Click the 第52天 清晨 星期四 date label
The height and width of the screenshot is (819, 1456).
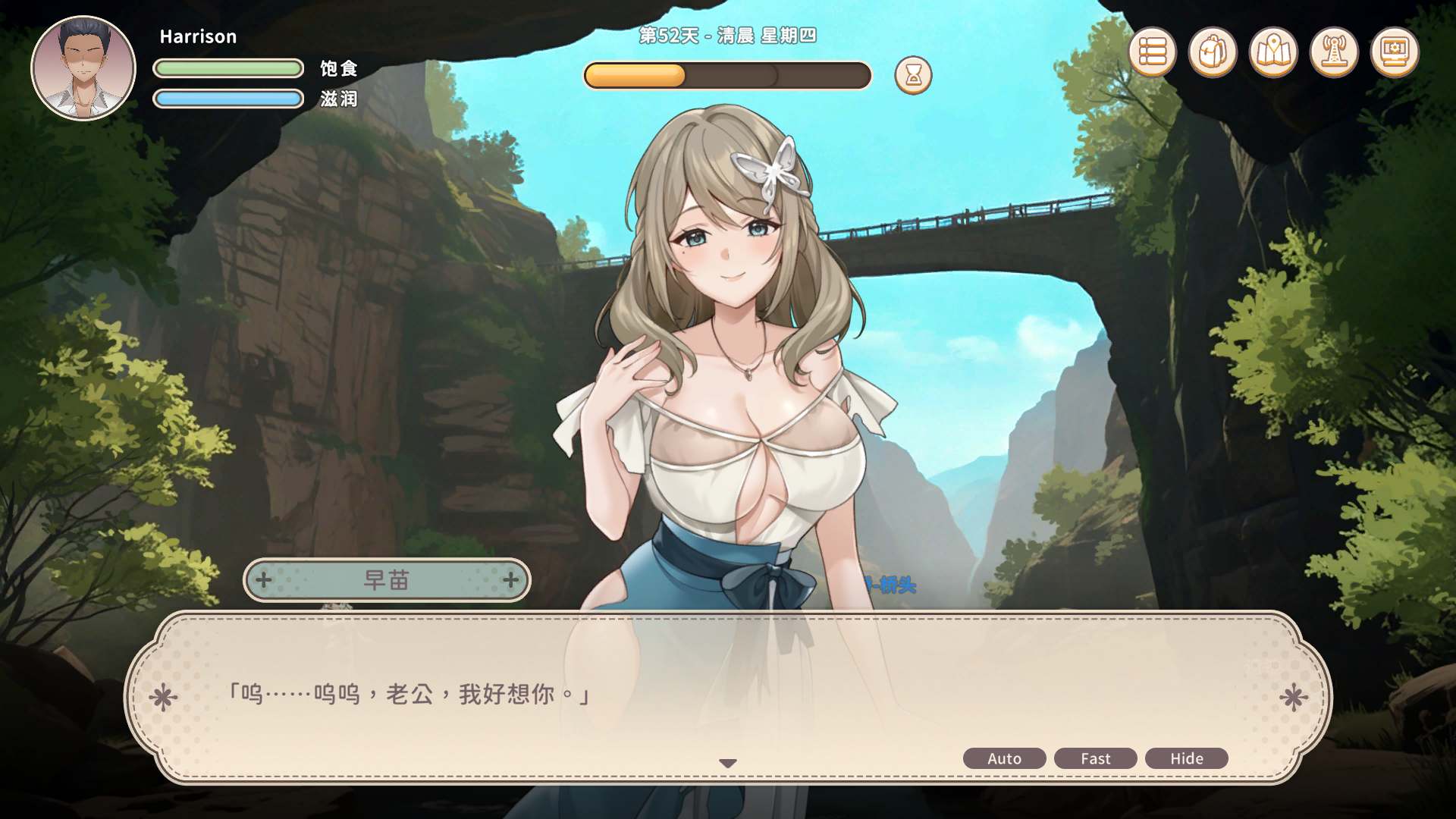(x=728, y=34)
